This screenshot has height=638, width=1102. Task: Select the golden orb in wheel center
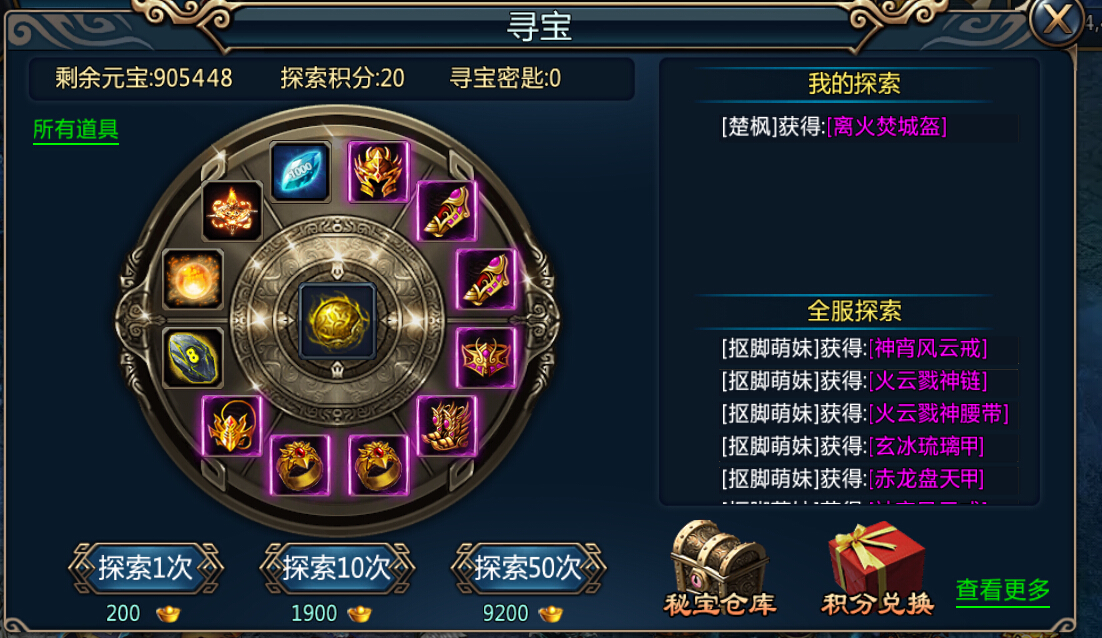point(338,320)
